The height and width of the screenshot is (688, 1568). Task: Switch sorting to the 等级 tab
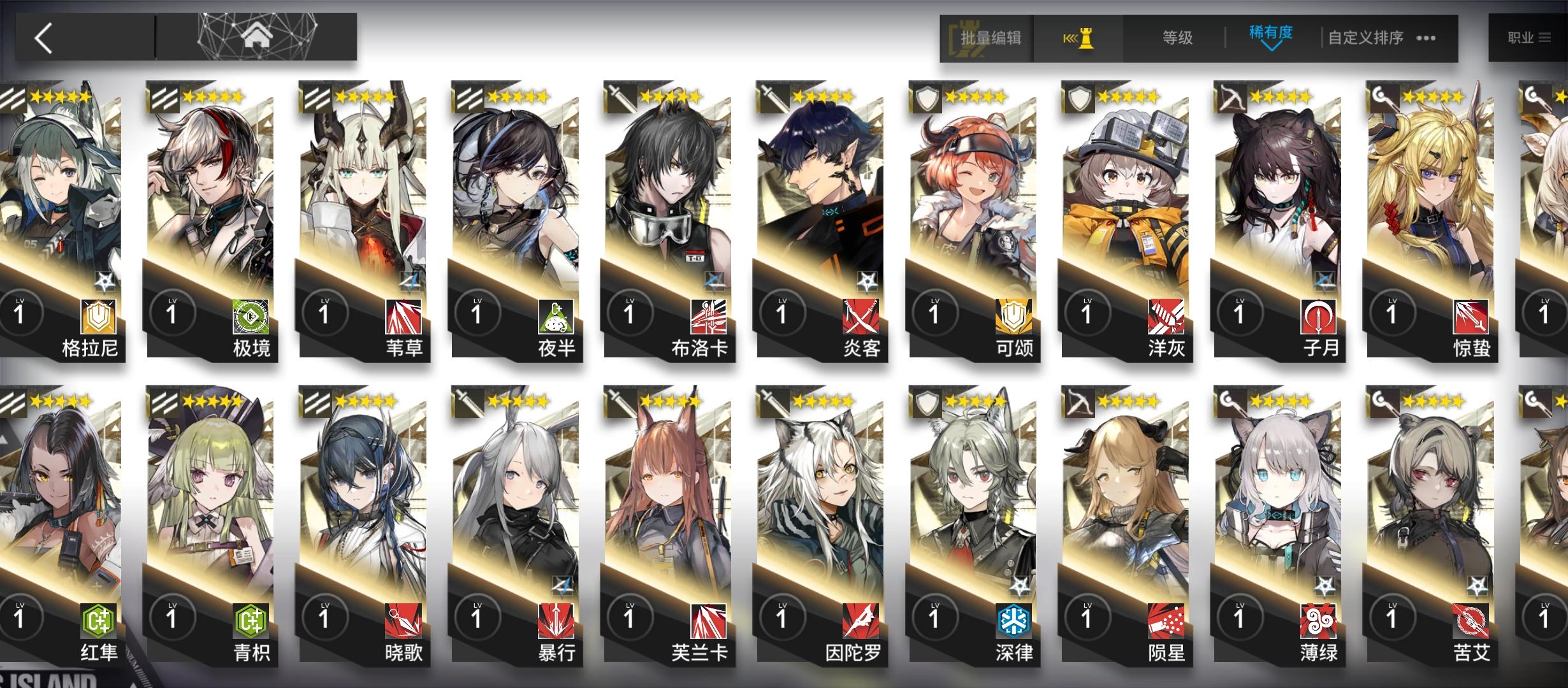point(1177,37)
